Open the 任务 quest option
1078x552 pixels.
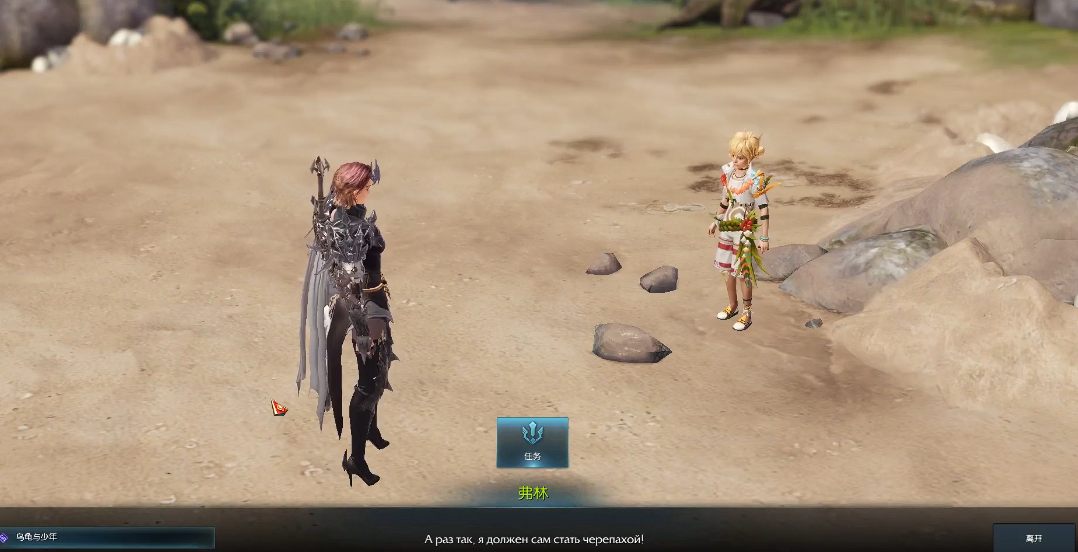tap(532, 442)
